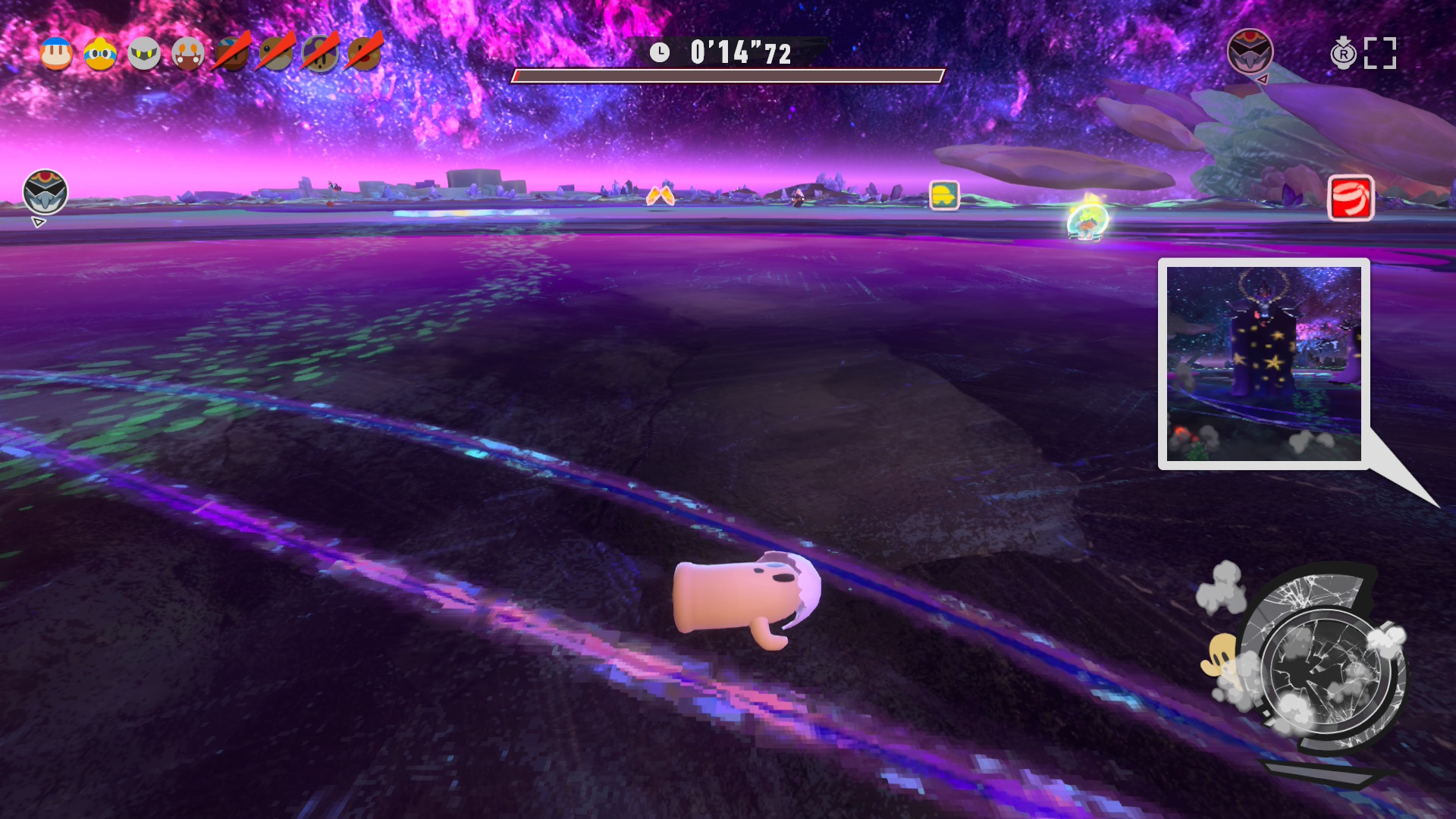Select the King Dedede rider icon
Screen dimensions: 1456x819
click(x=100, y=54)
